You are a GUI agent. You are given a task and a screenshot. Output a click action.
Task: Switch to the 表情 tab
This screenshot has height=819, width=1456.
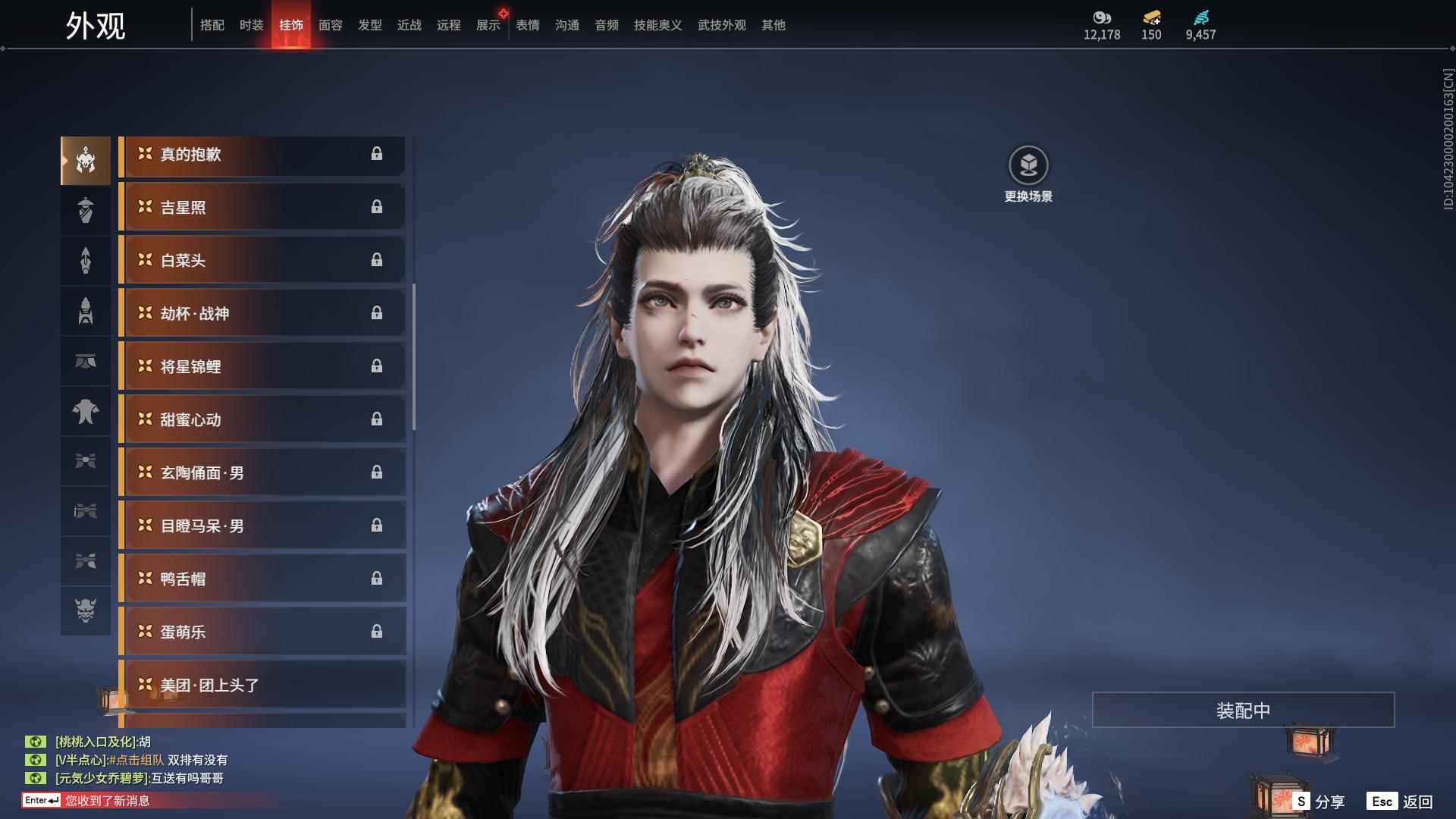tap(527, 25)
